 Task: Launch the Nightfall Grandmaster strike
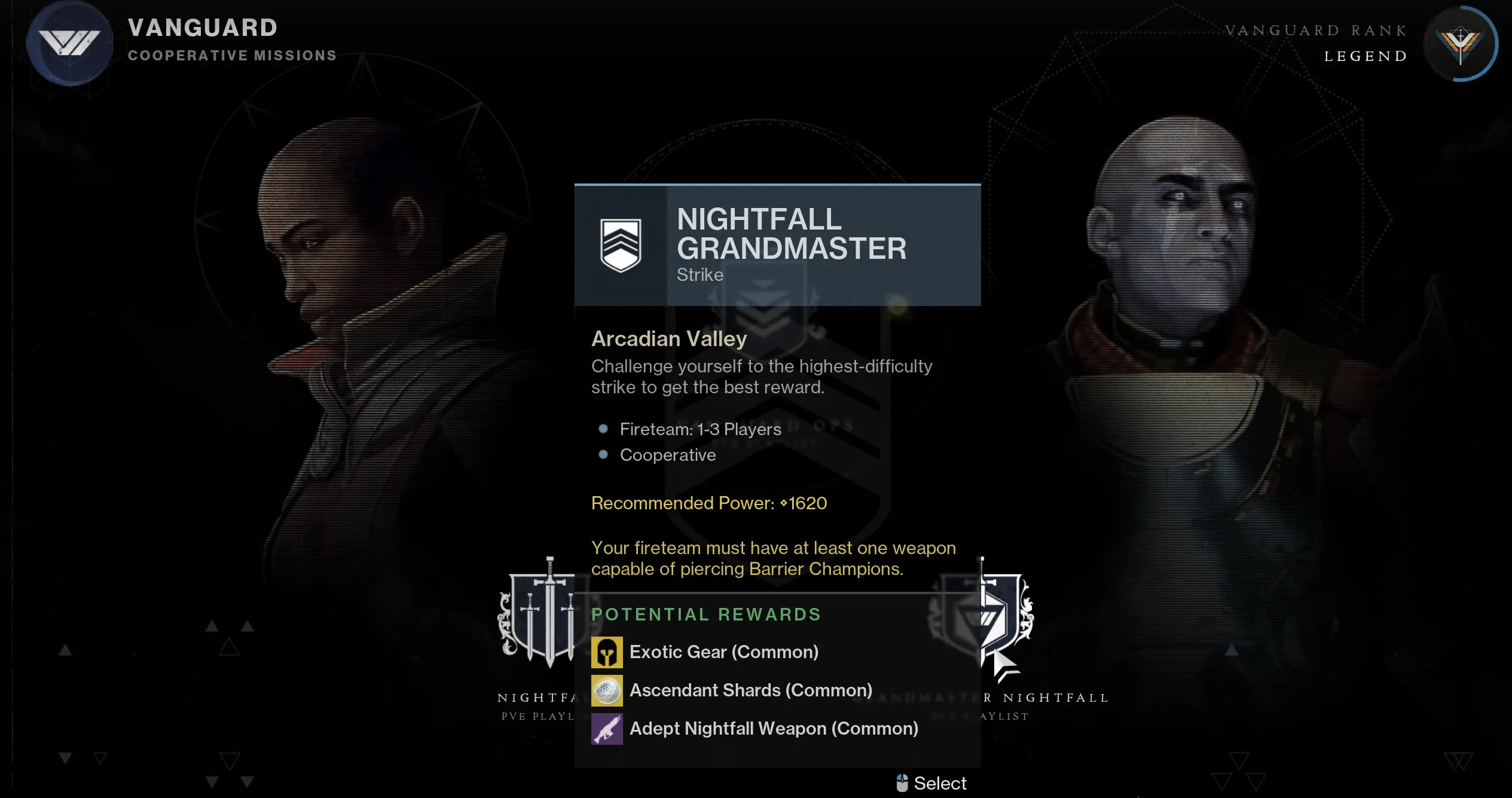click(x=931, y=782)
